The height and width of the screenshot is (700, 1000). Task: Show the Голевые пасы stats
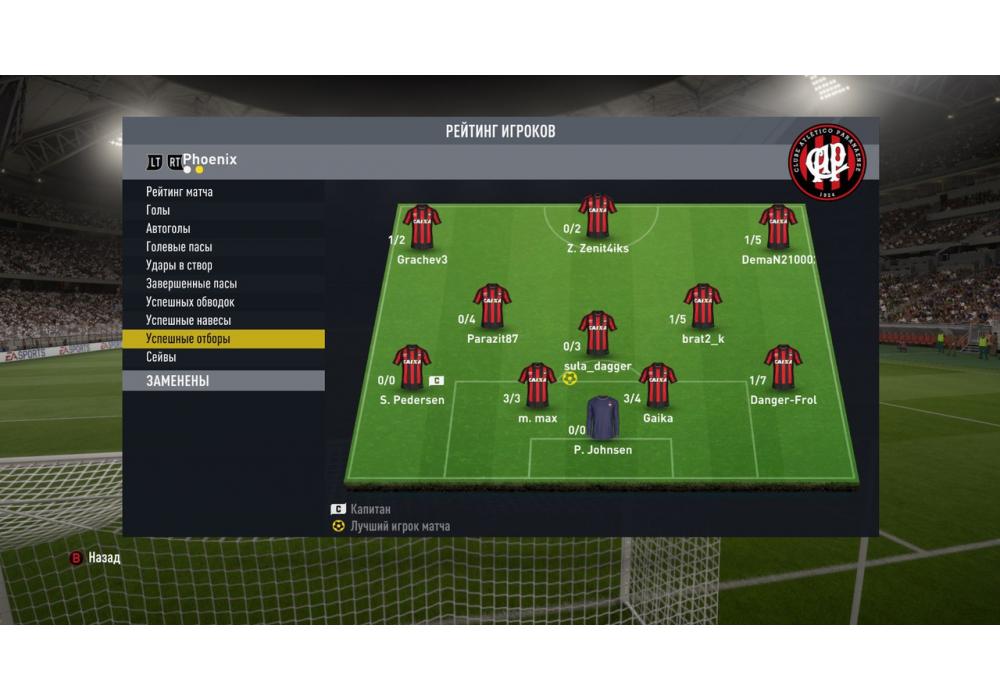[x=179, y=247]
